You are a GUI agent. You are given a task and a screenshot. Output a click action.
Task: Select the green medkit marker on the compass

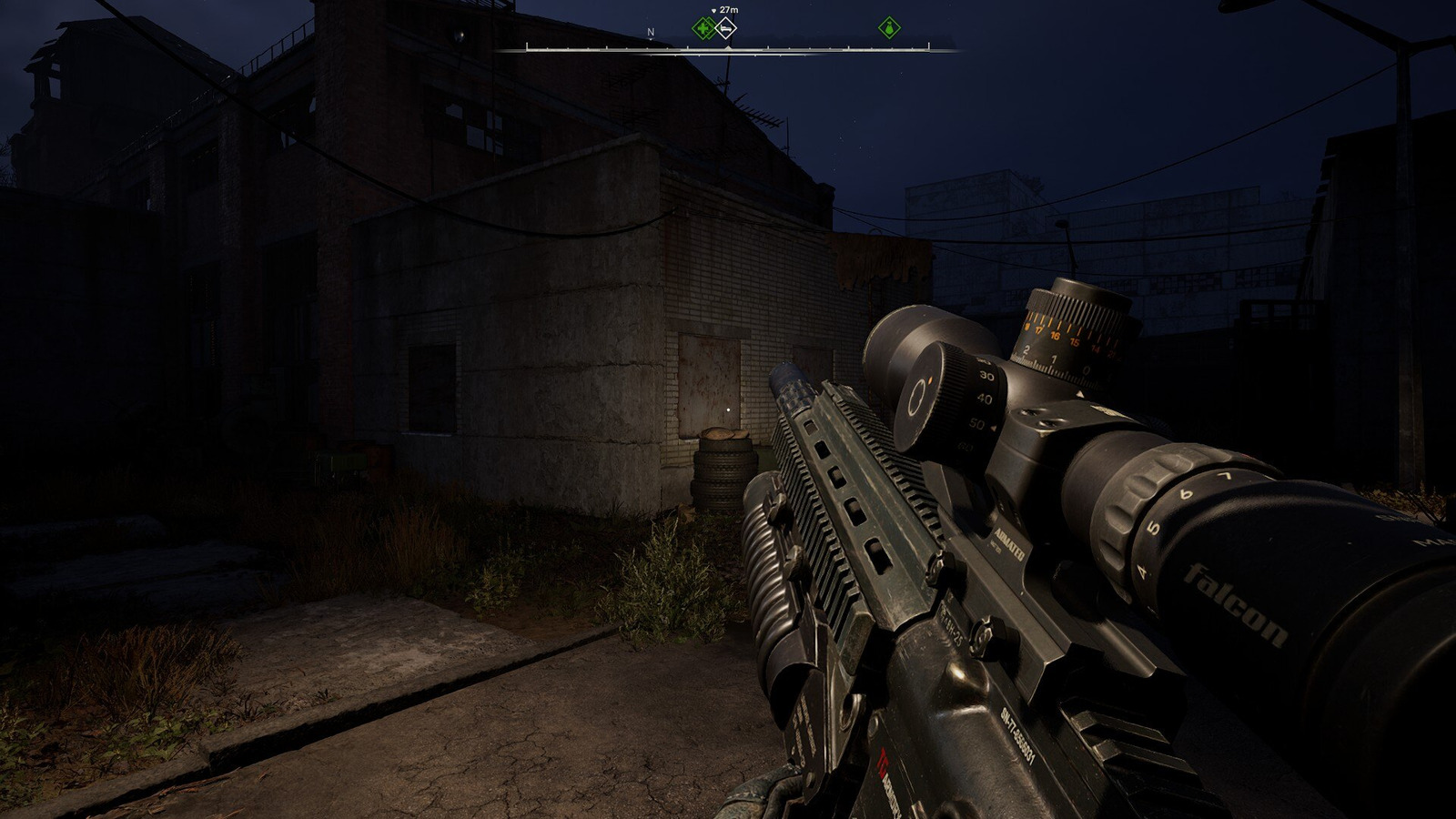pos(701,28)
